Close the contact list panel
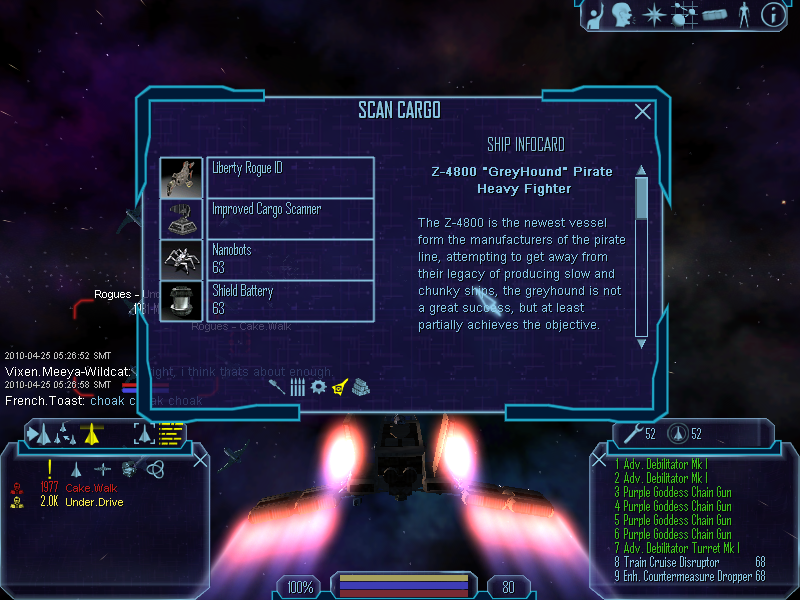This screenshot has width=800, height=600. [x=200, y=460]
